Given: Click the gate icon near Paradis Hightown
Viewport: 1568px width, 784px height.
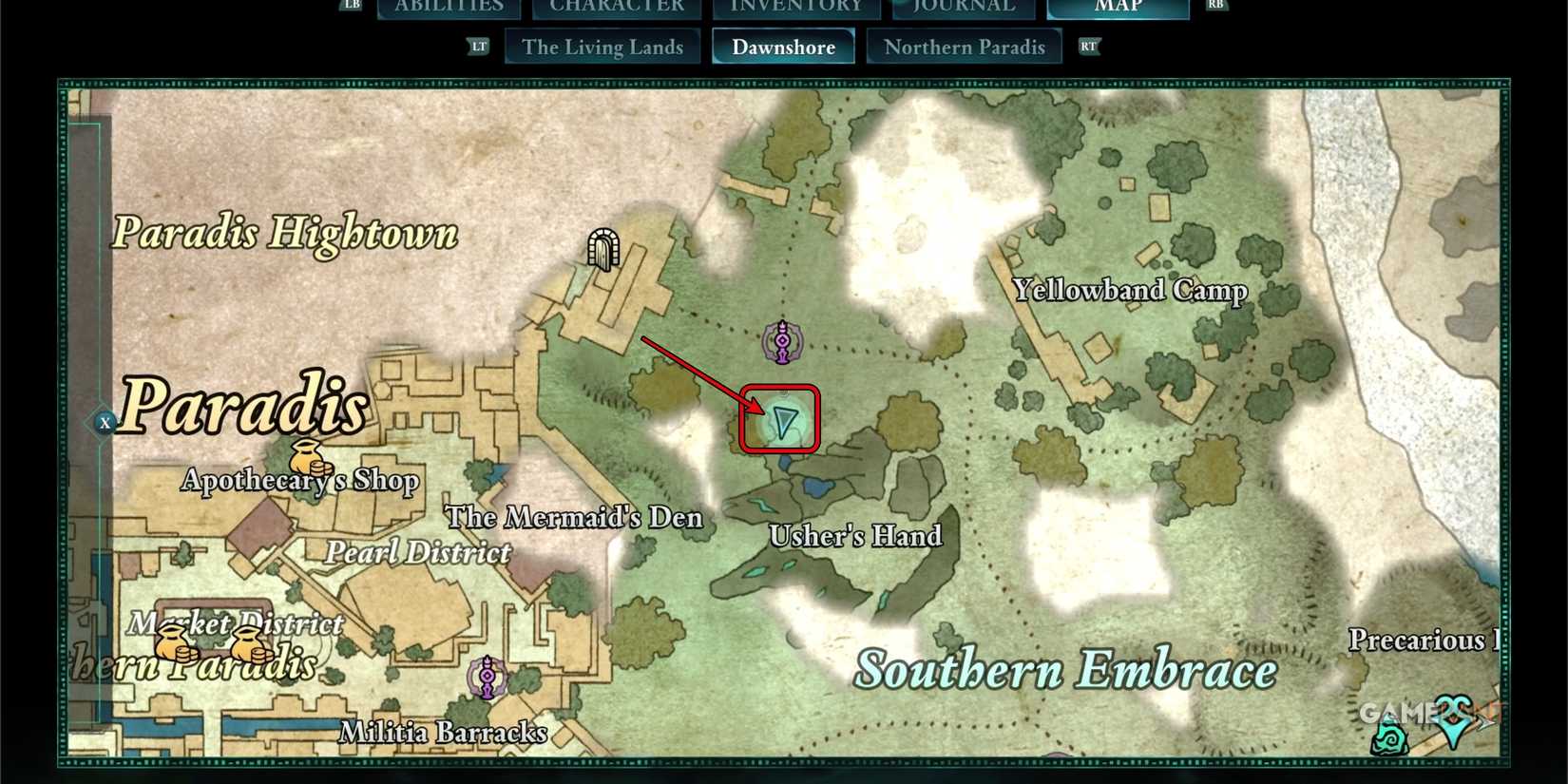Looking at the screenshot, I should tap(603, 249).
